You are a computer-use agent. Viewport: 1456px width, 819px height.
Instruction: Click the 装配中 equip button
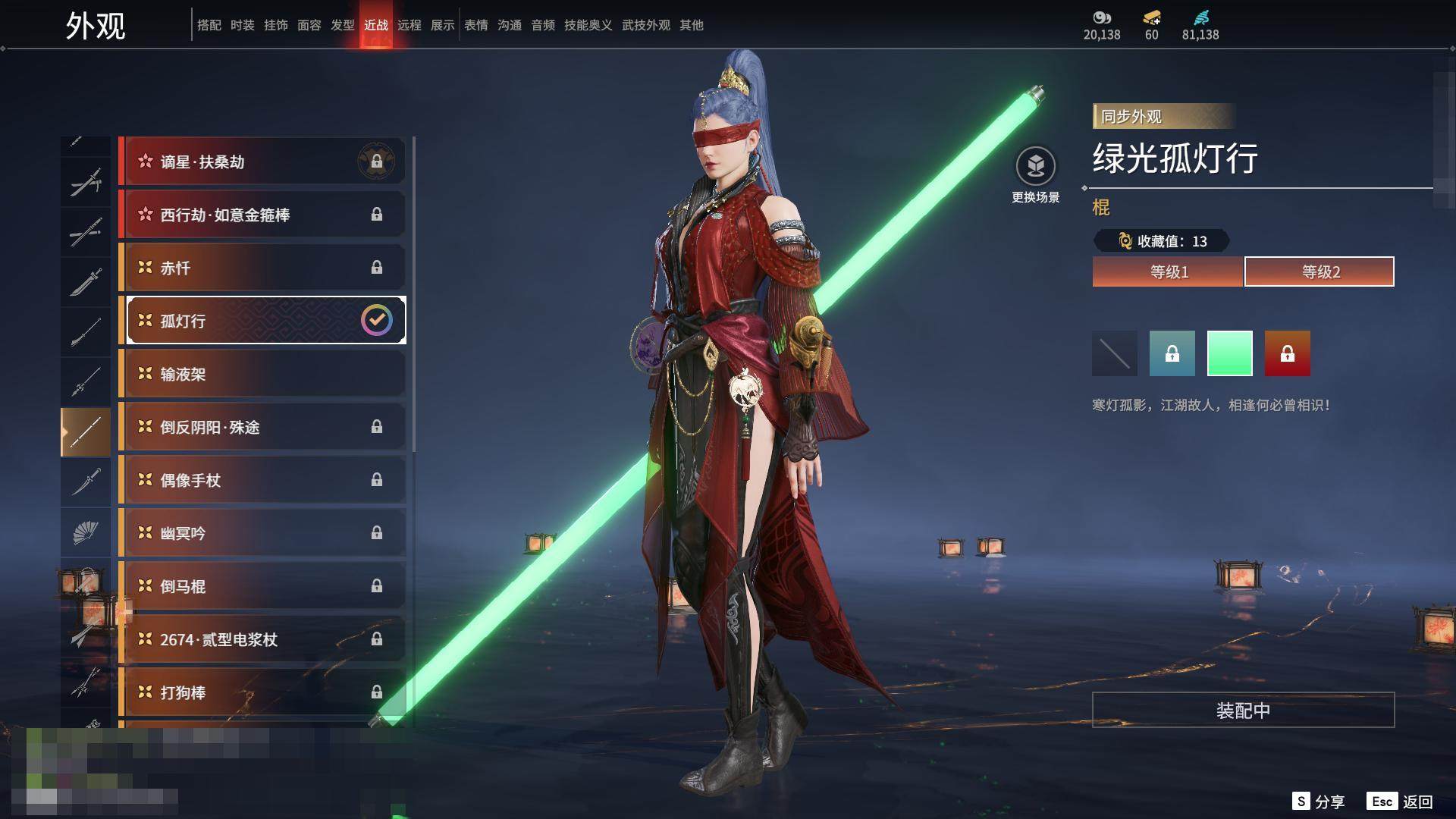pos(1243,710)
